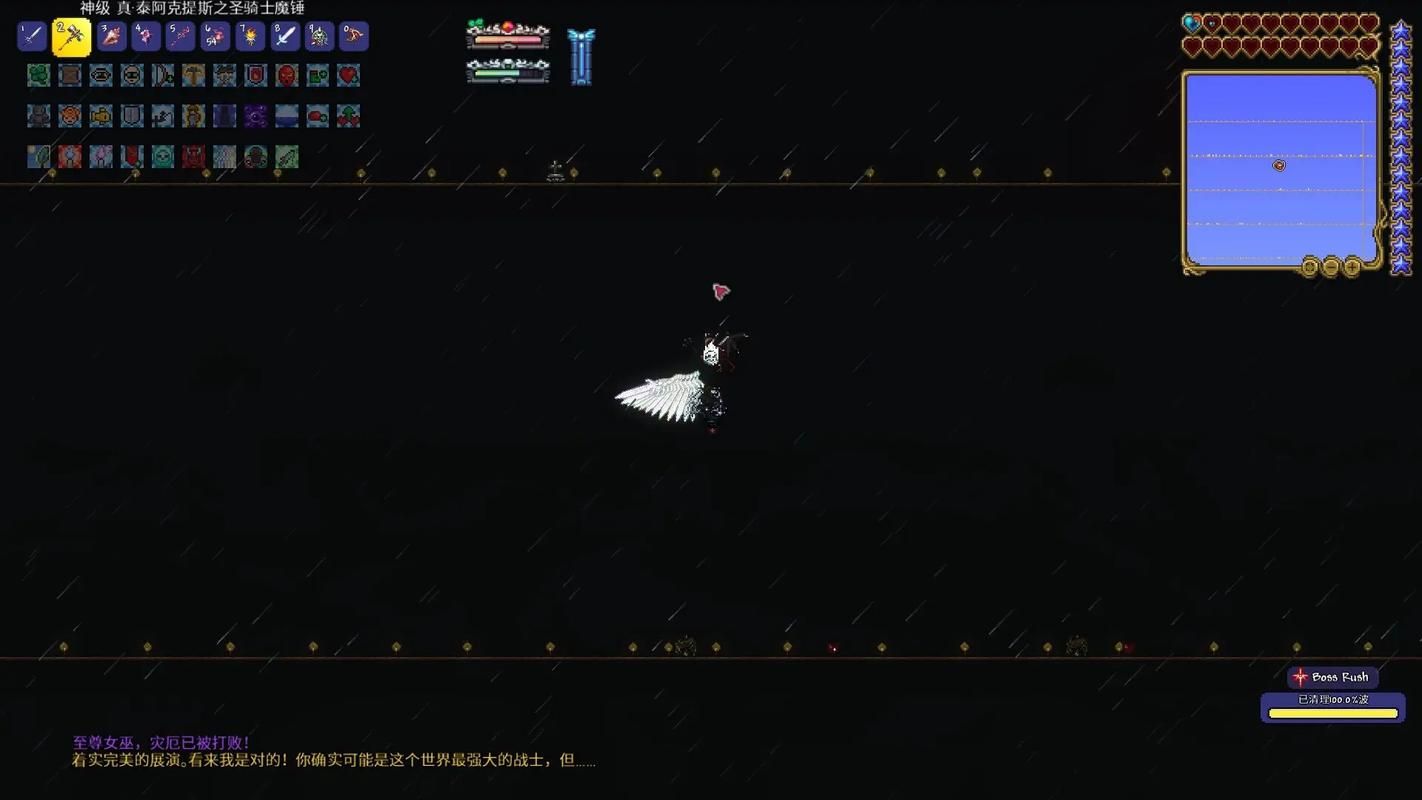
Task: Dismiss the Lucky clover buff
Action: click(x=38, y=76)
